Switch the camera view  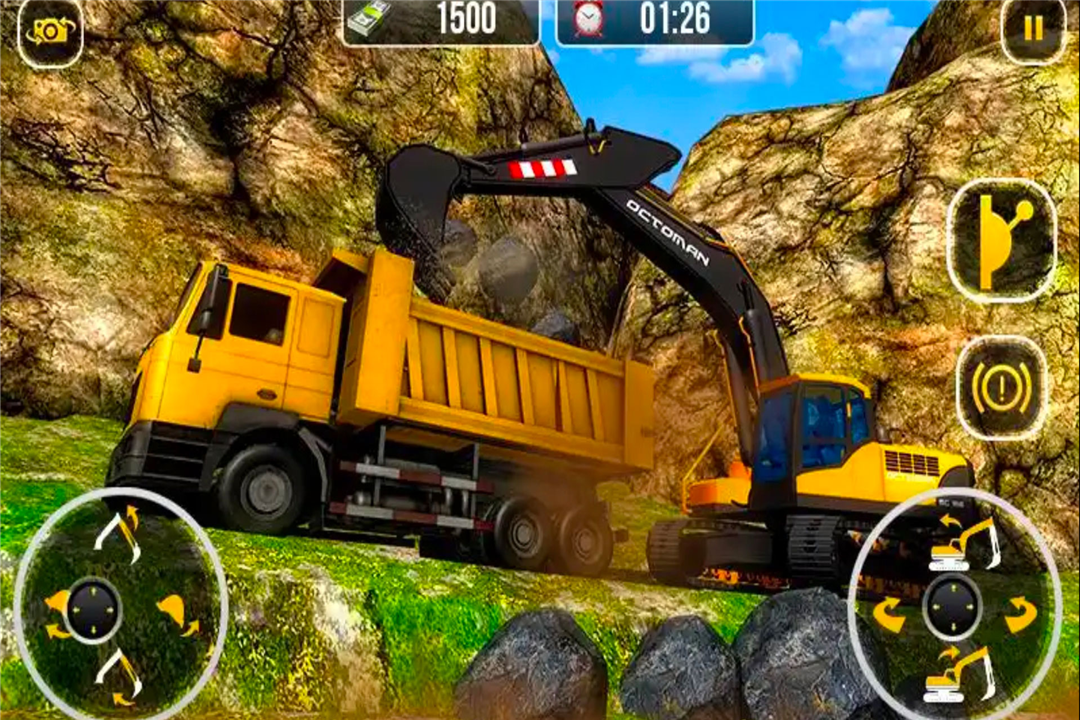pos(49,32)
